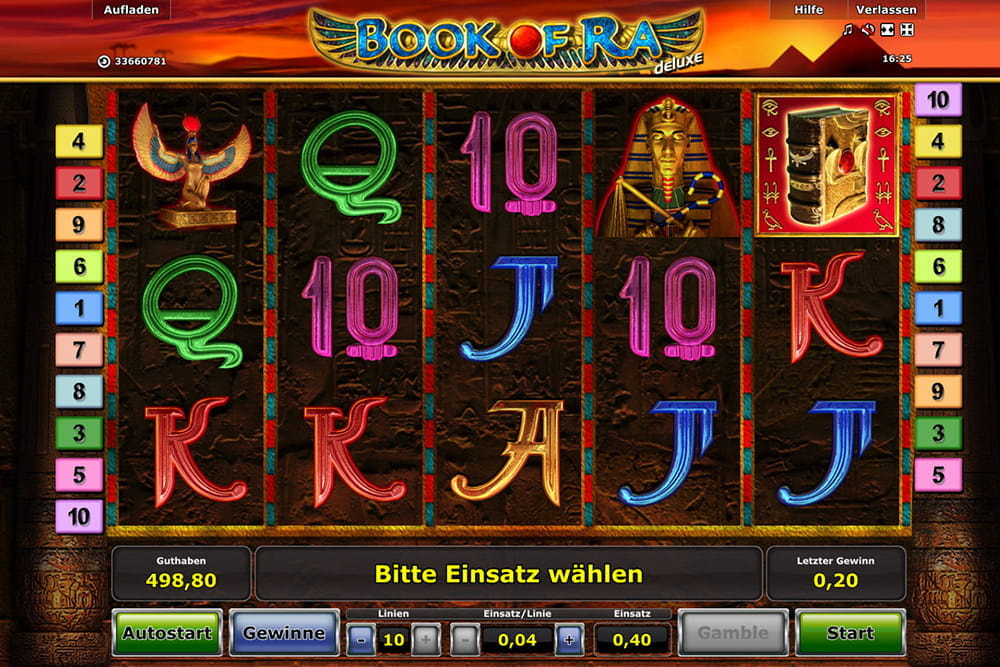Screen dimensions: 1000x667
Task: Raise the Einsatz/Linie bet amount
Action: pyautogui.click(x=569, y=639)
